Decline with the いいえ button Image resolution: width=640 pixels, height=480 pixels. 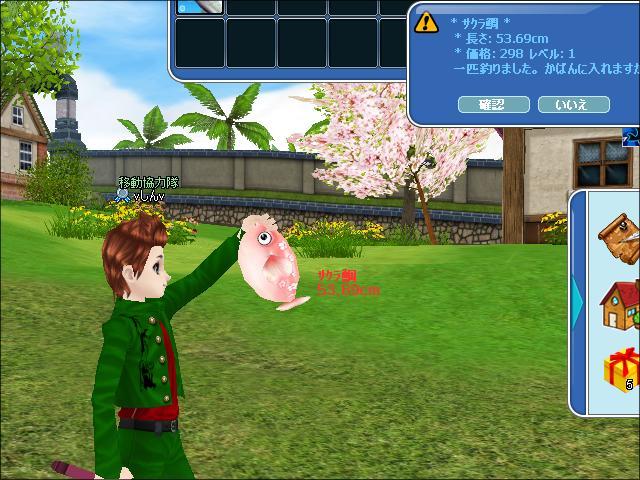pyautogui.click(x=573, y=104)
